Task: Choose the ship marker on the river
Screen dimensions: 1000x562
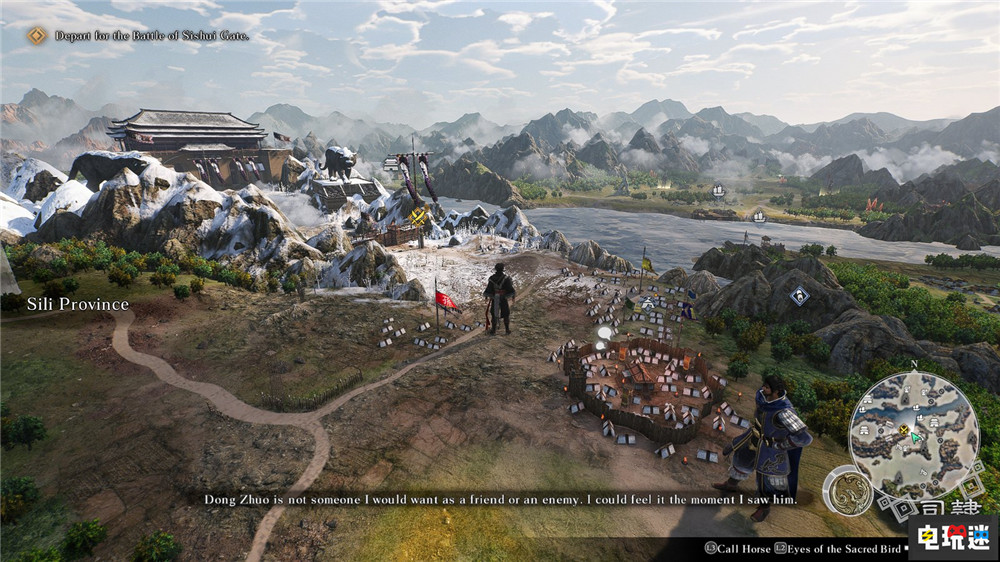Action: coord(759,215)
